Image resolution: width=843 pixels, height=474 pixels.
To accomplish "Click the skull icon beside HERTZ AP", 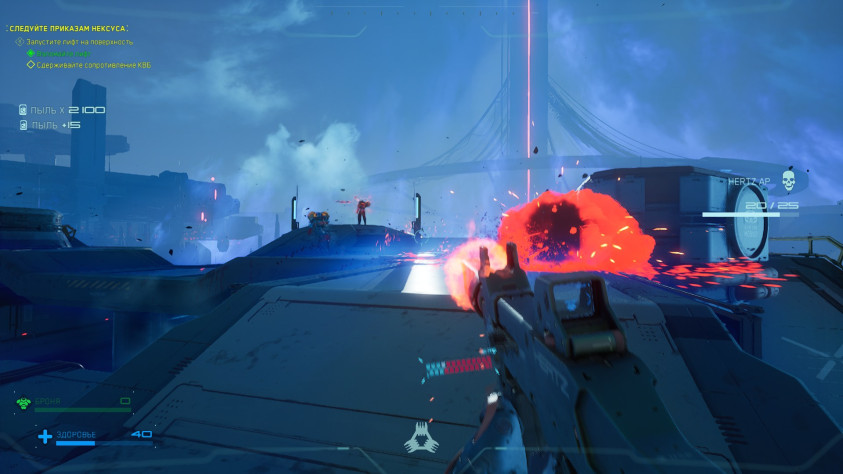I will tap(787, 181).
